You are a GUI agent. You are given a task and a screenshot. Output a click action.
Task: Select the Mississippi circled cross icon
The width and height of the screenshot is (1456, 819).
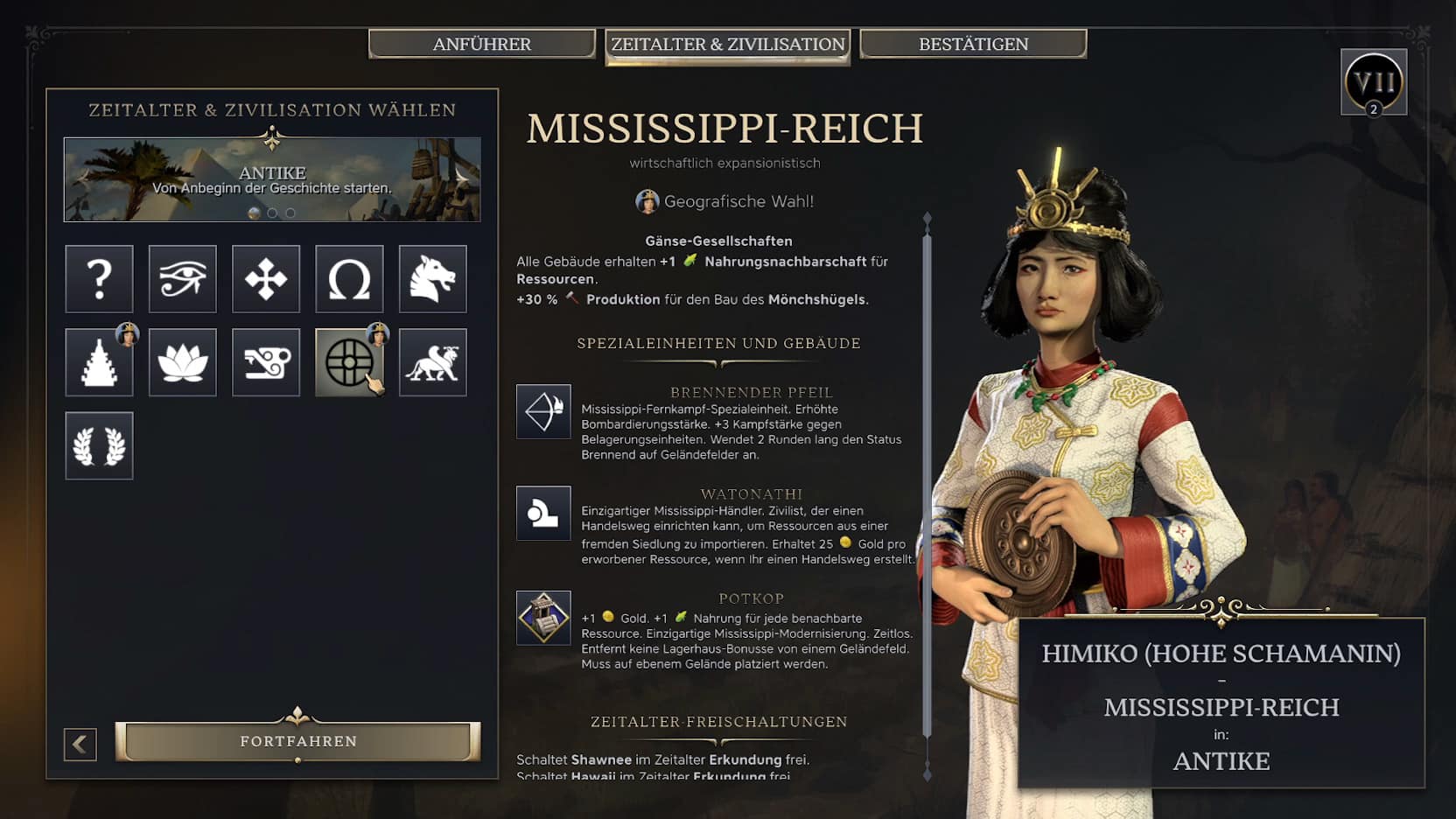point(349,362)
